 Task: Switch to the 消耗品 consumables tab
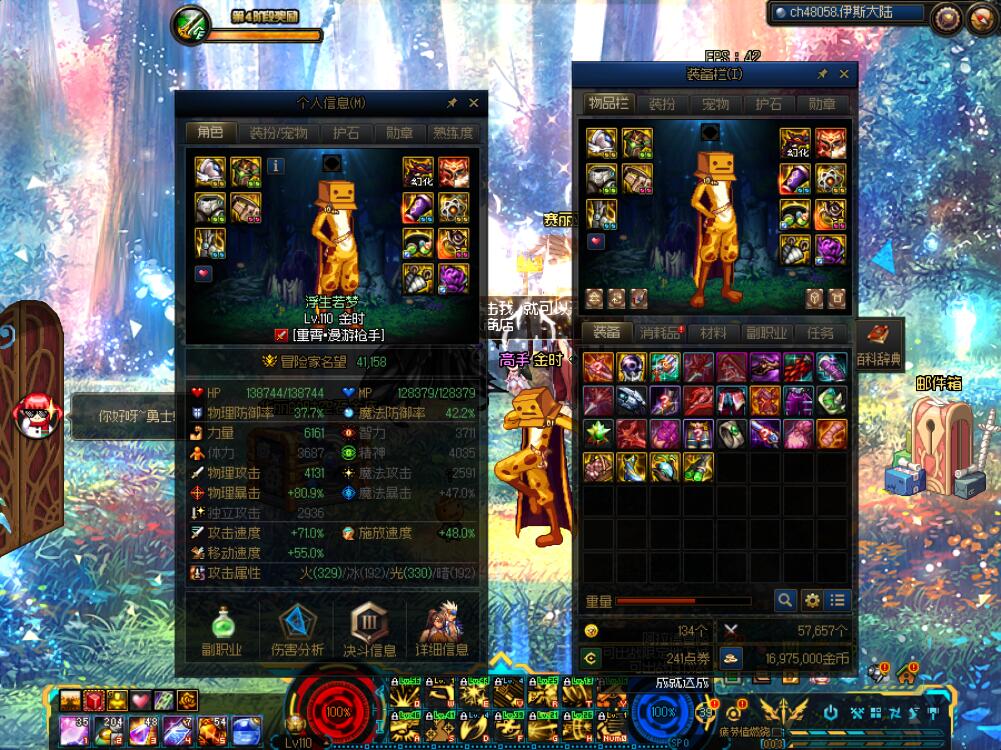(x=660, y=333)
